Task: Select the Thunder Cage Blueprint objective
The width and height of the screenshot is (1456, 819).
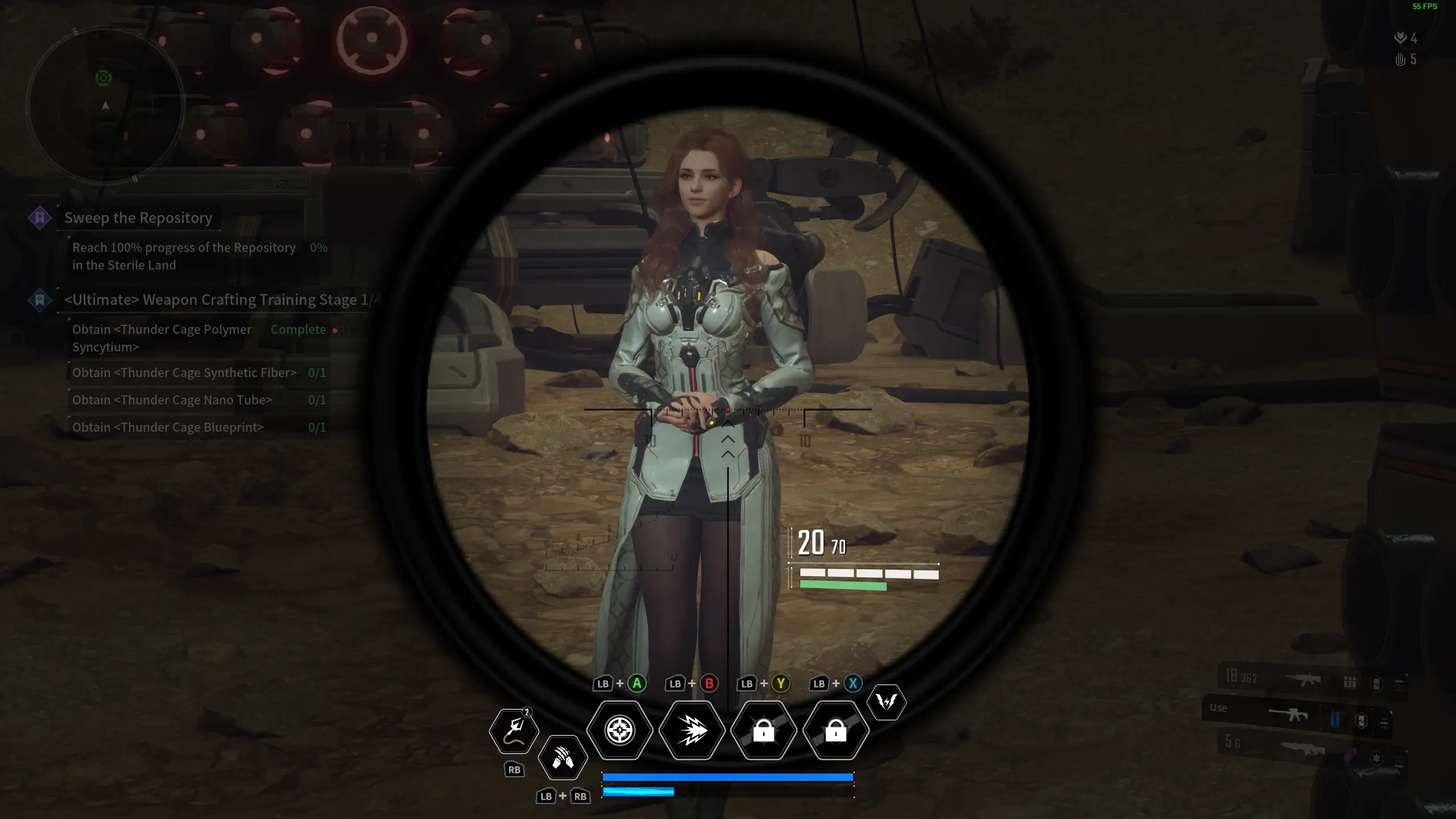Action: (x=168, y=428)
